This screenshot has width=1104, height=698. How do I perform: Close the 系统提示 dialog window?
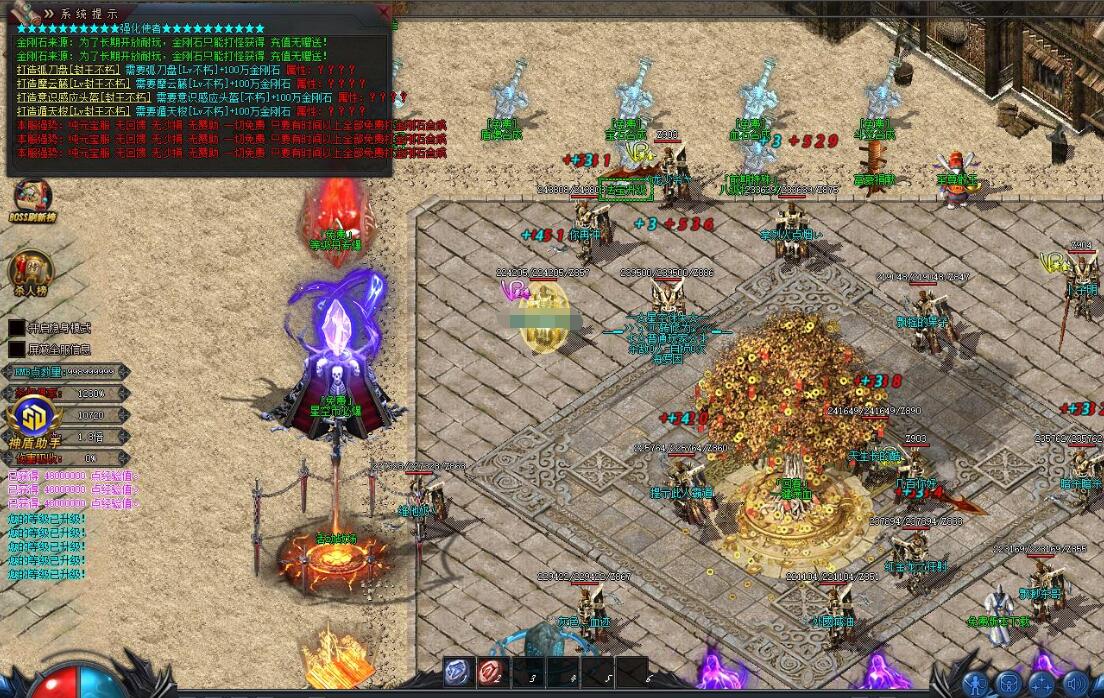pyautogui.click(x=381, y=11)
